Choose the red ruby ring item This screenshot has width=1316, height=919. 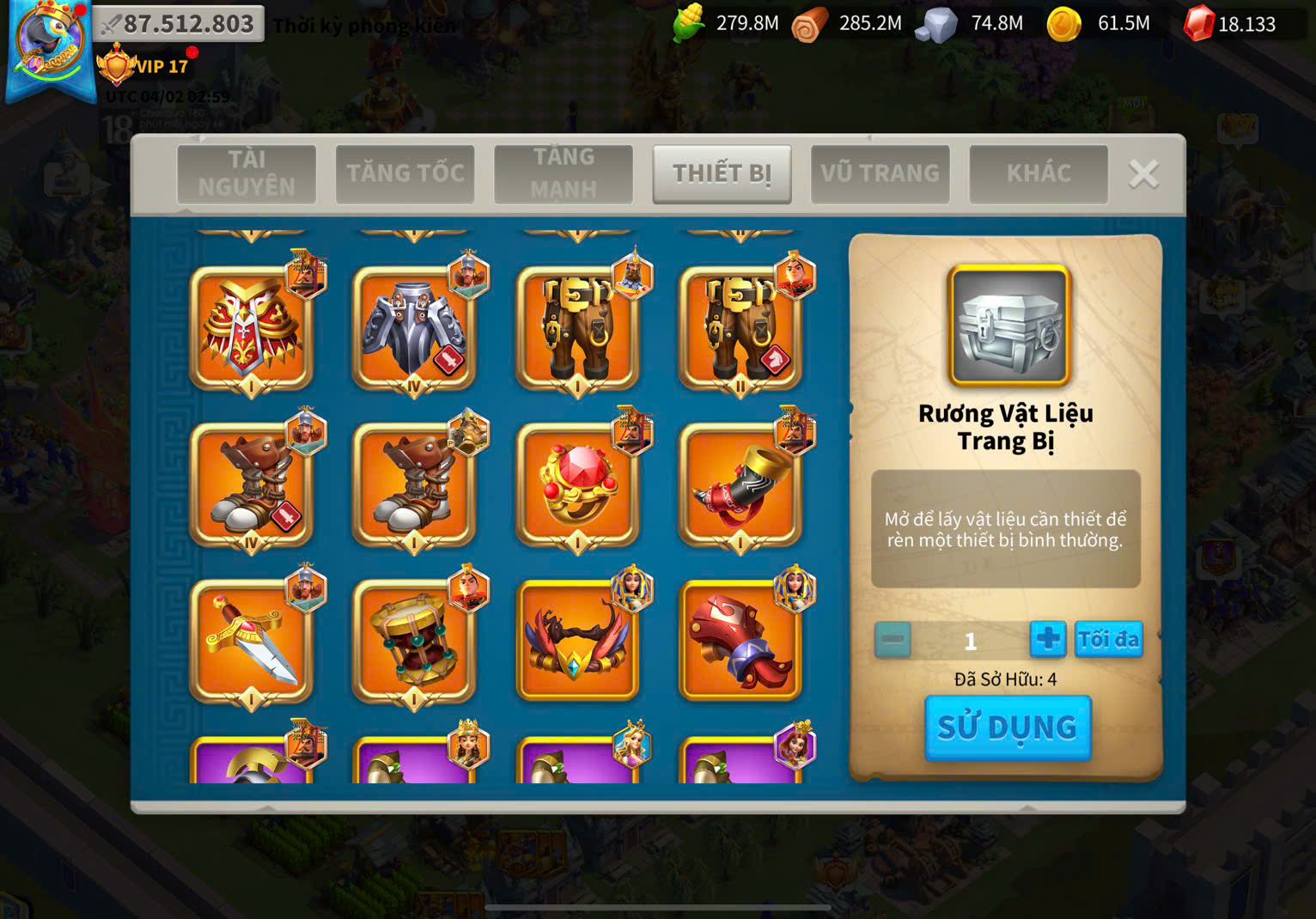click(x=577, y=484)
